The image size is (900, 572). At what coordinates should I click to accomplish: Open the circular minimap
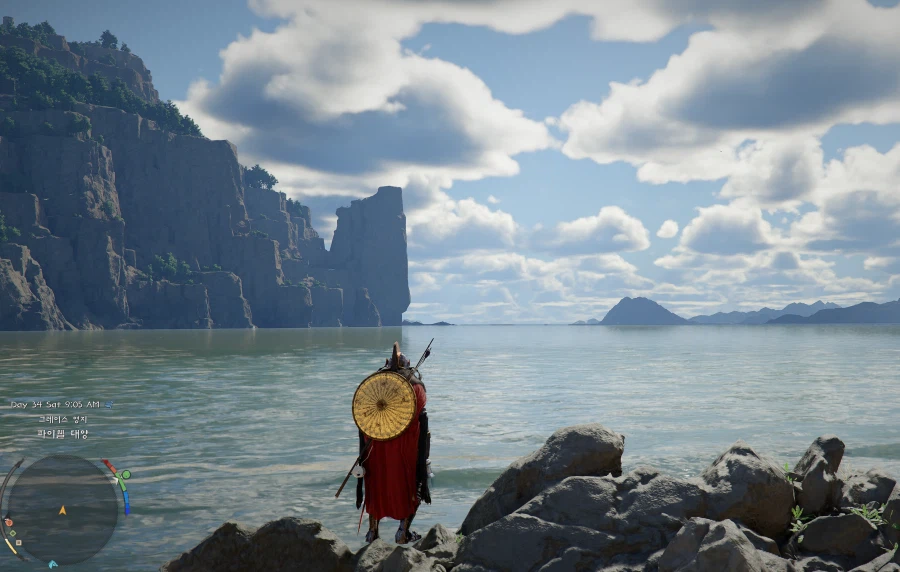(62, 509)
